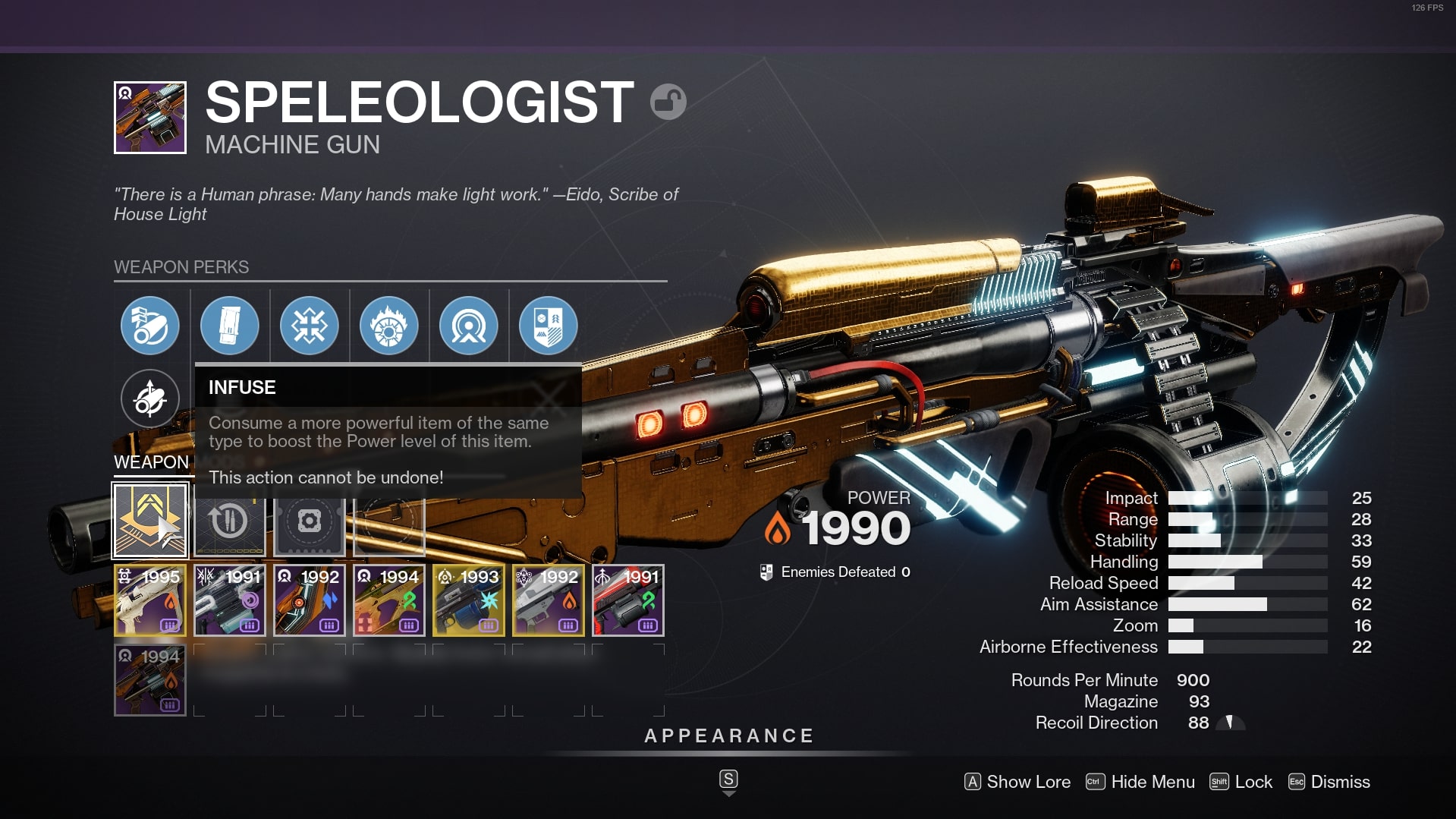Inspect the magazine perk icon
The image size is (1456, 819).
229,326
